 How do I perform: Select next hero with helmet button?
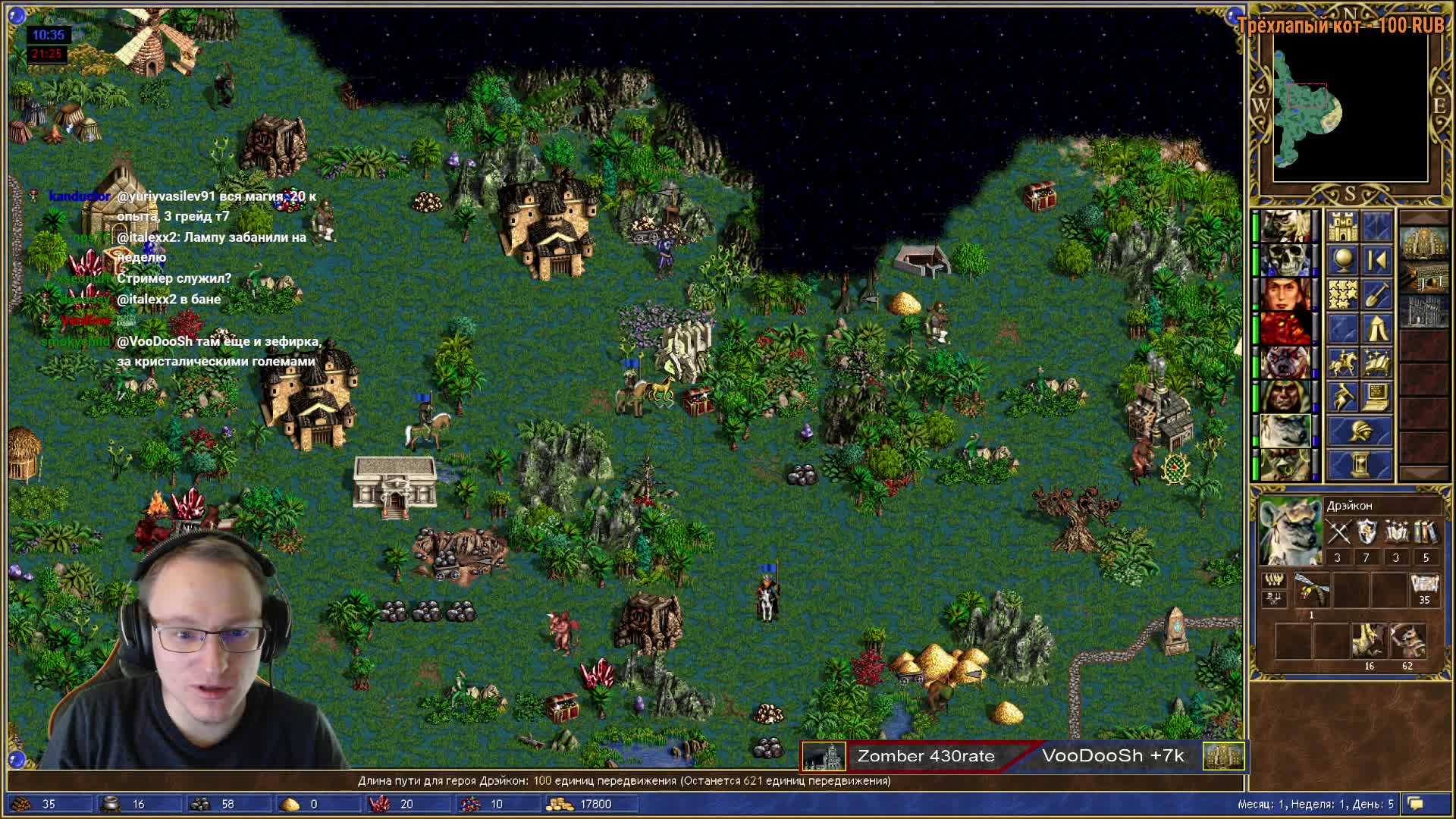[x=1359, y=431]
